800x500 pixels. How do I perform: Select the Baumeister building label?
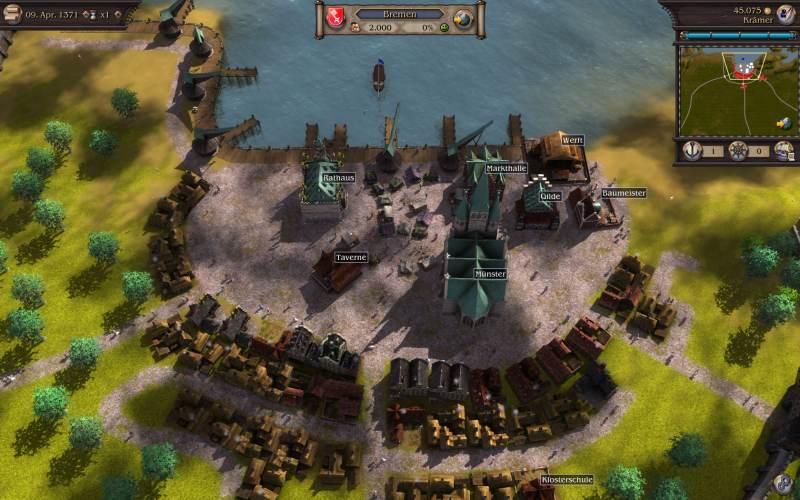tap(624, 193)
